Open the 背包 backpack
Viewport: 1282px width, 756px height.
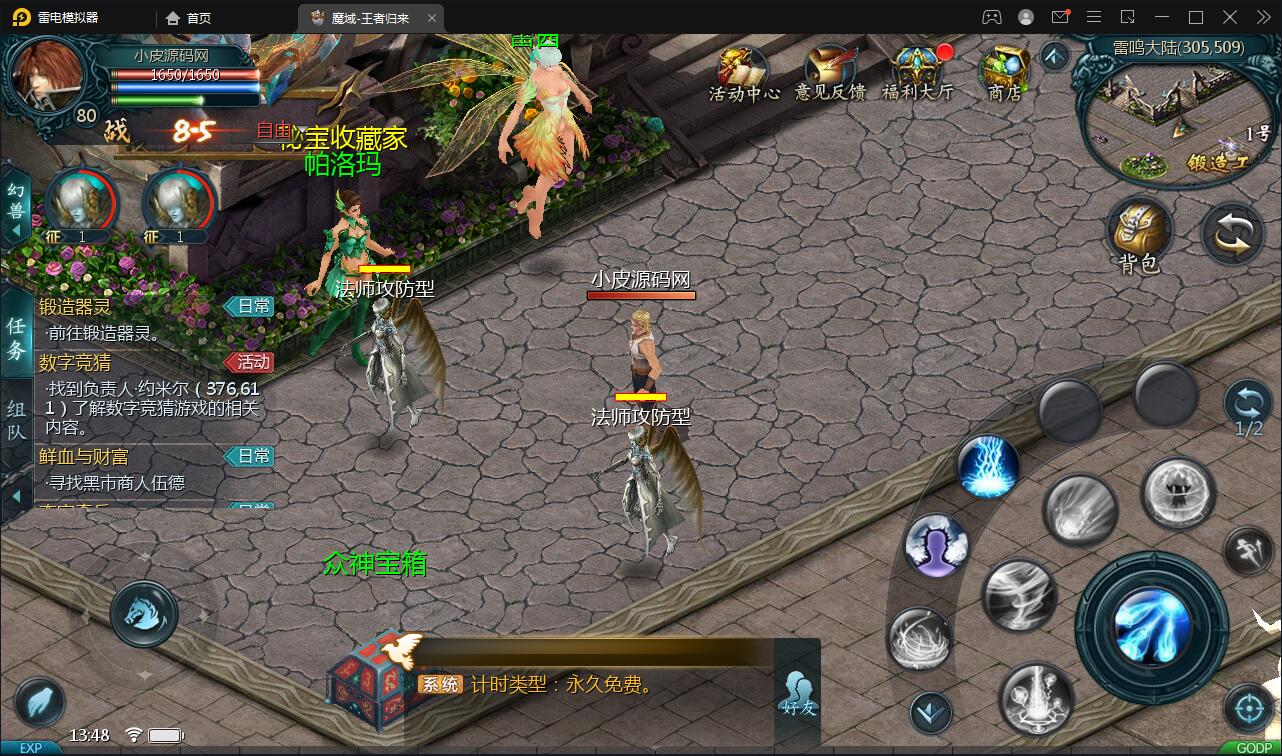[1139, 236]
